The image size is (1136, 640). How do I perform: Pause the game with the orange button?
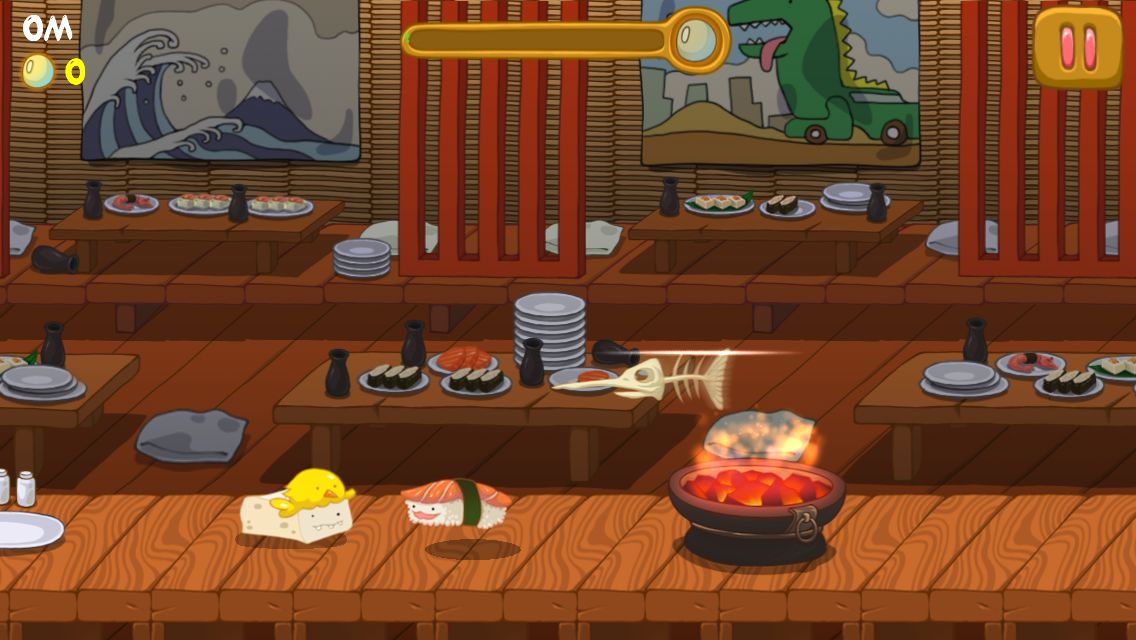click(1078, 46)
